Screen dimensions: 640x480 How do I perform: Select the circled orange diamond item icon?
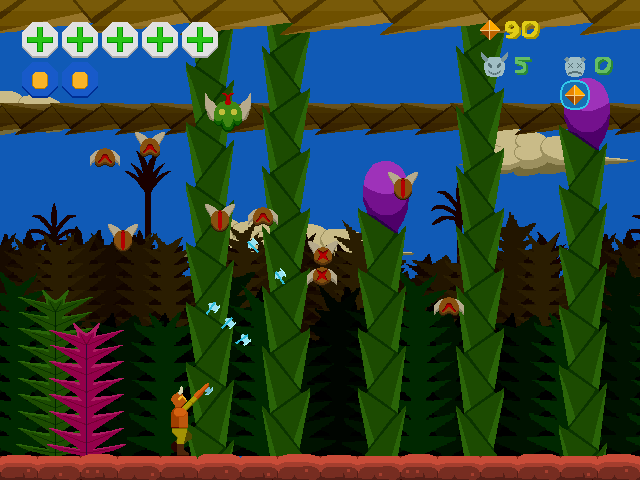[574, 95]
